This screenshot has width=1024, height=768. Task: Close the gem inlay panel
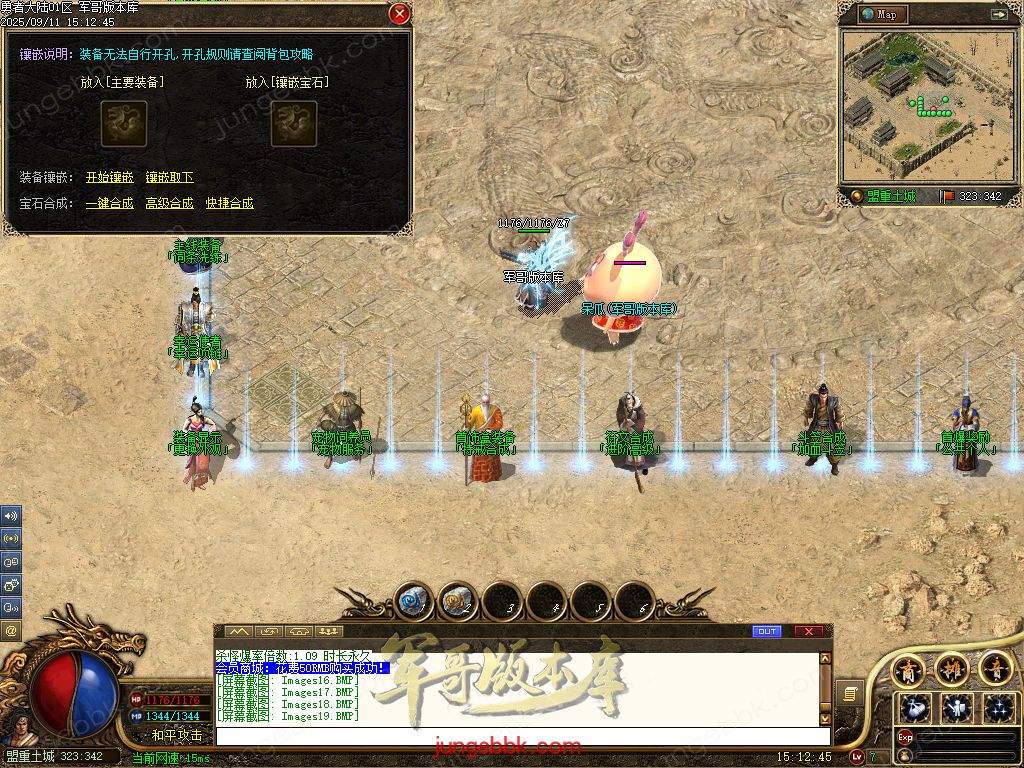(x=399, y=14)
